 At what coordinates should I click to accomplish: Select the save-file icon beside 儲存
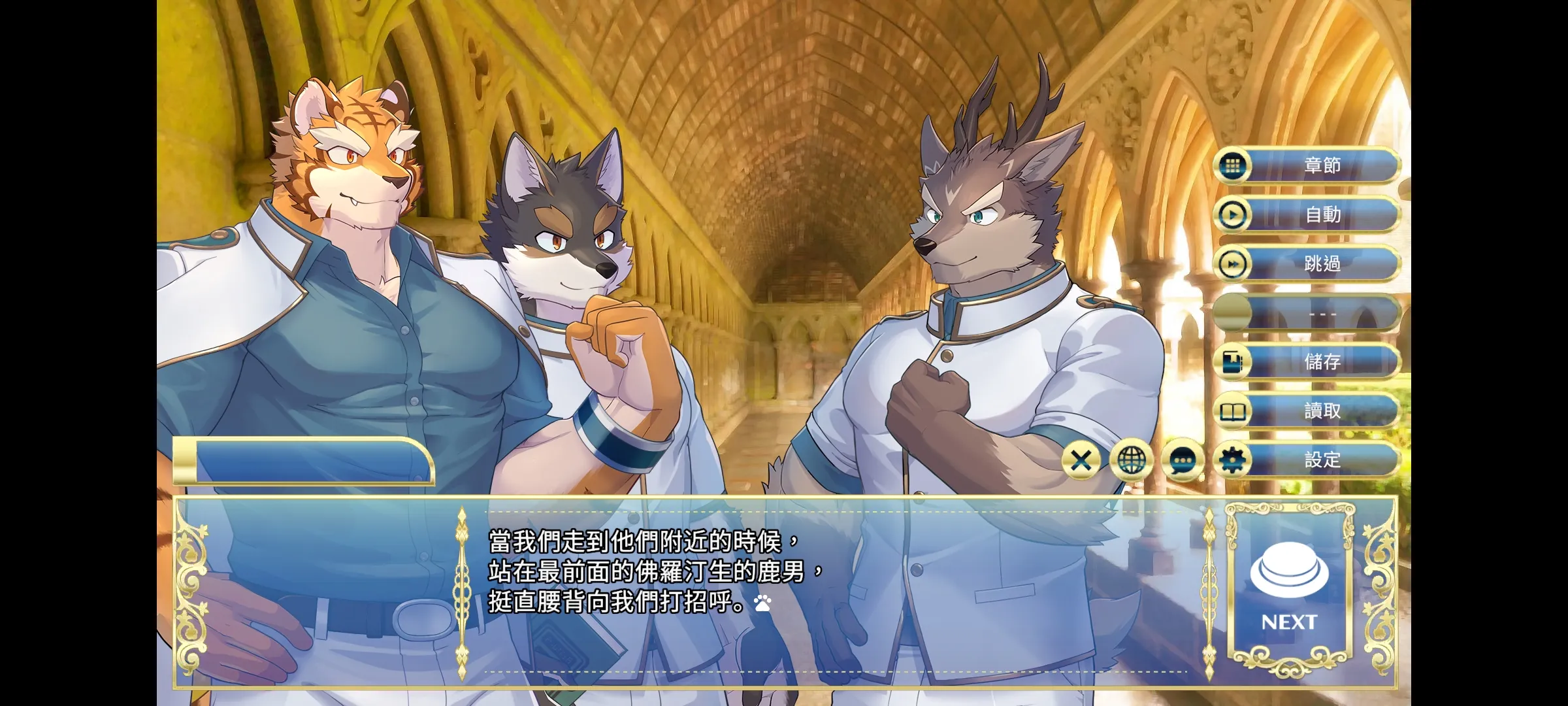tap(1233, 363)
